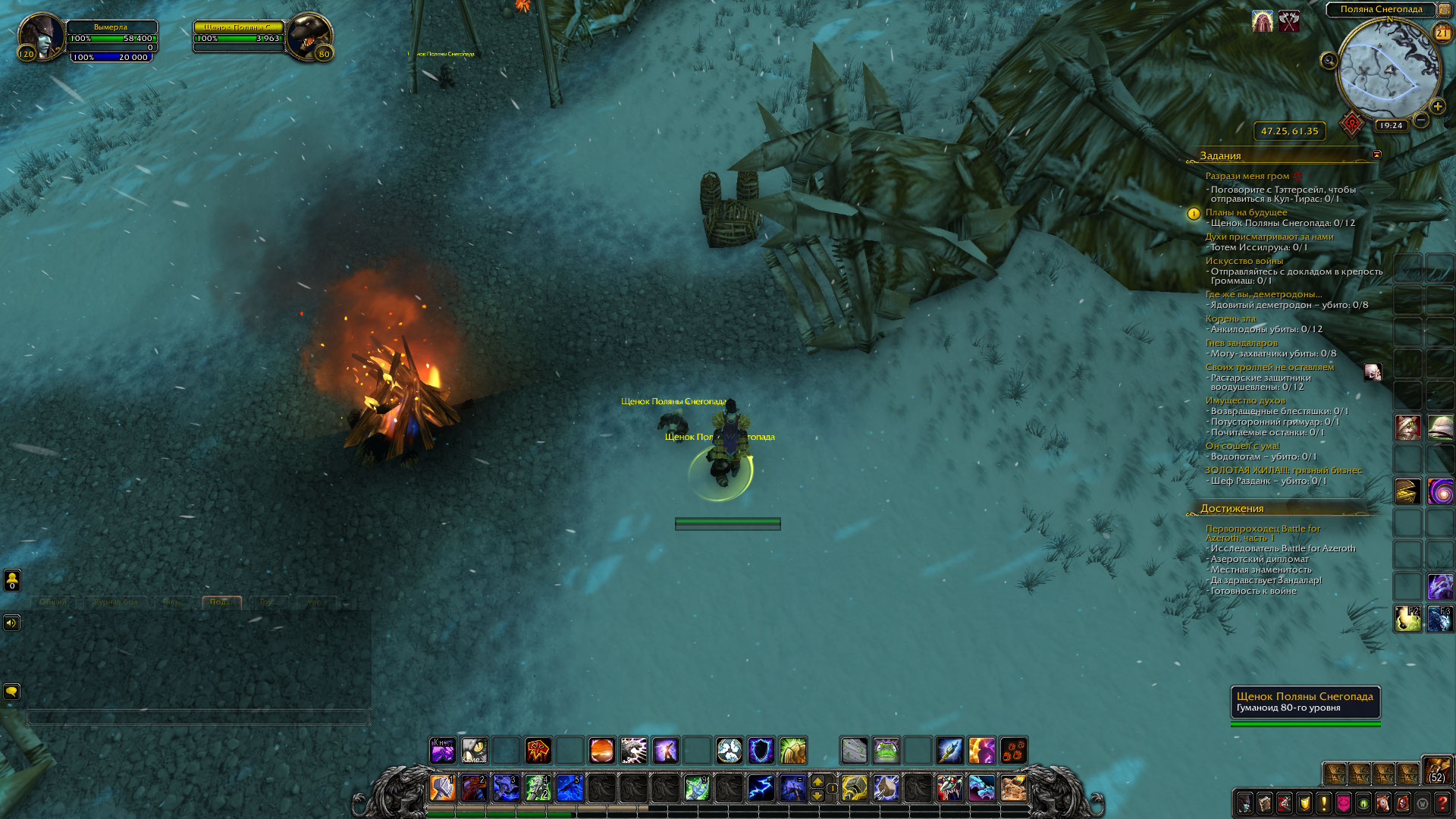Image resolution: width=1456 pixels, height=819 pixels.
Task: Click the target portrait Щенок Поляны Снегопада
Action: 308,35
